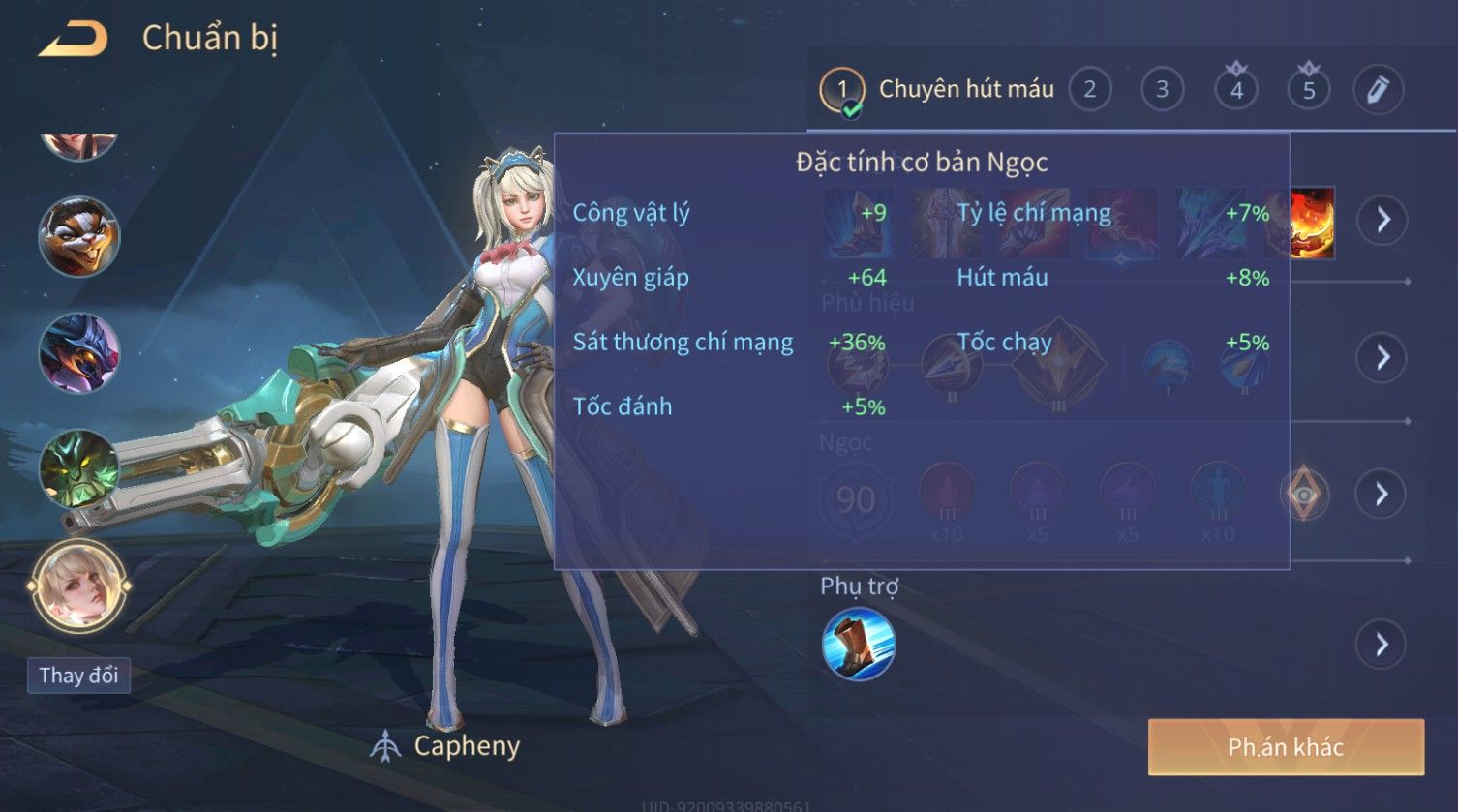
Task: Go back using the return arrow
Action: [x=73, y=40]
